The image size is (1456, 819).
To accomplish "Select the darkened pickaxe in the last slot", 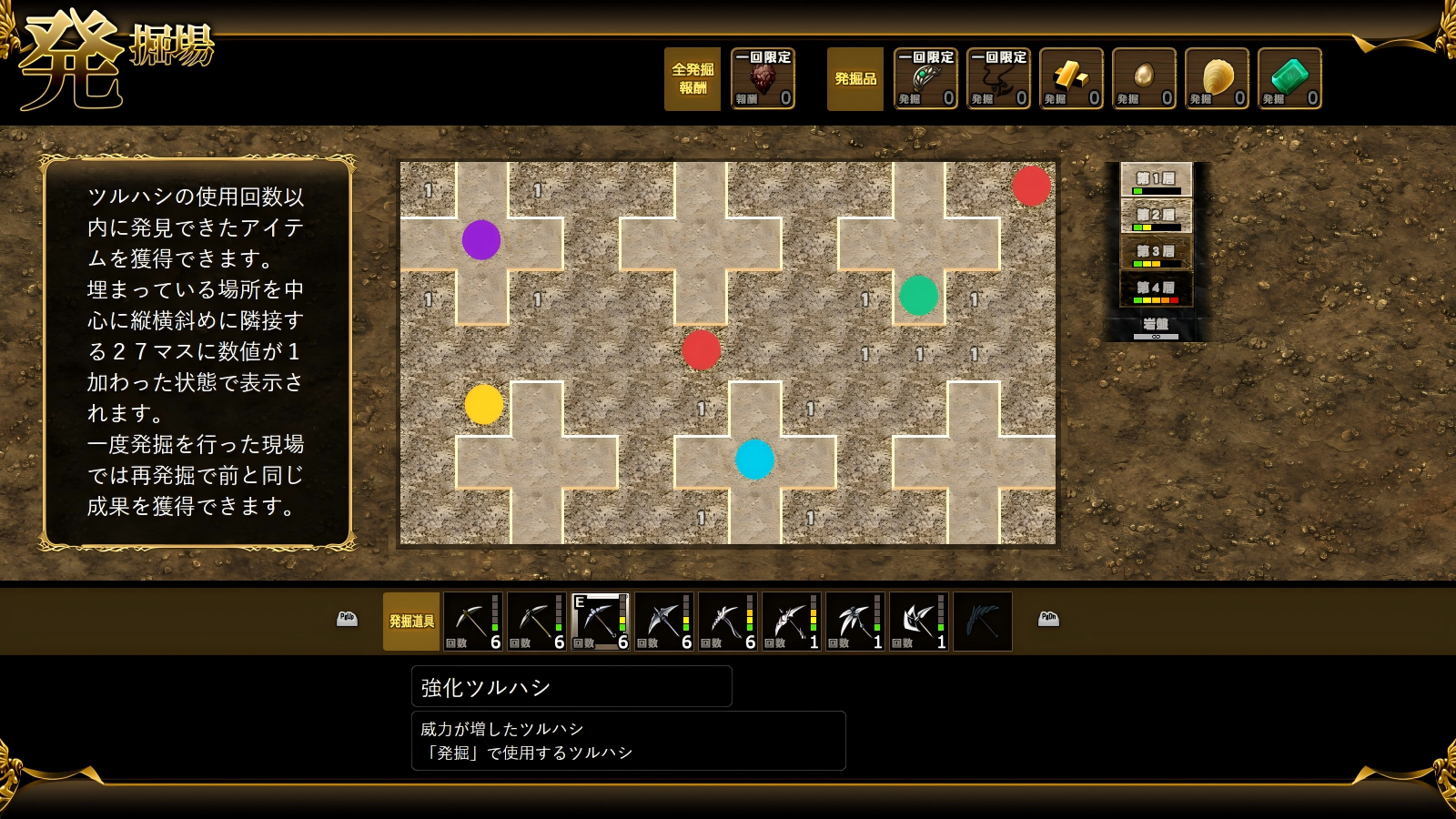I will [982, 622].
